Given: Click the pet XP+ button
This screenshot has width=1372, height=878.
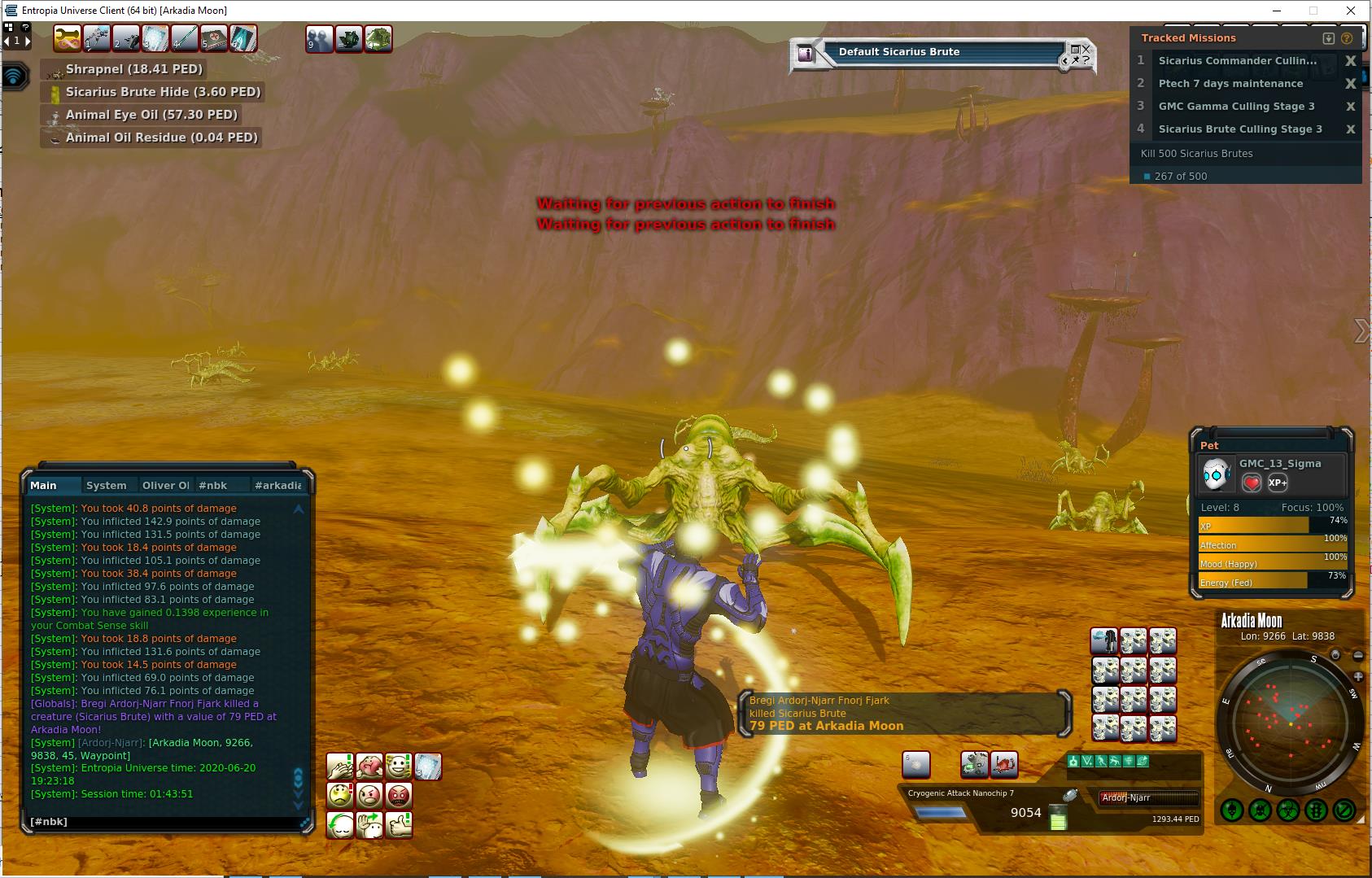Looking at the screenshot, I should (1278, 483).
